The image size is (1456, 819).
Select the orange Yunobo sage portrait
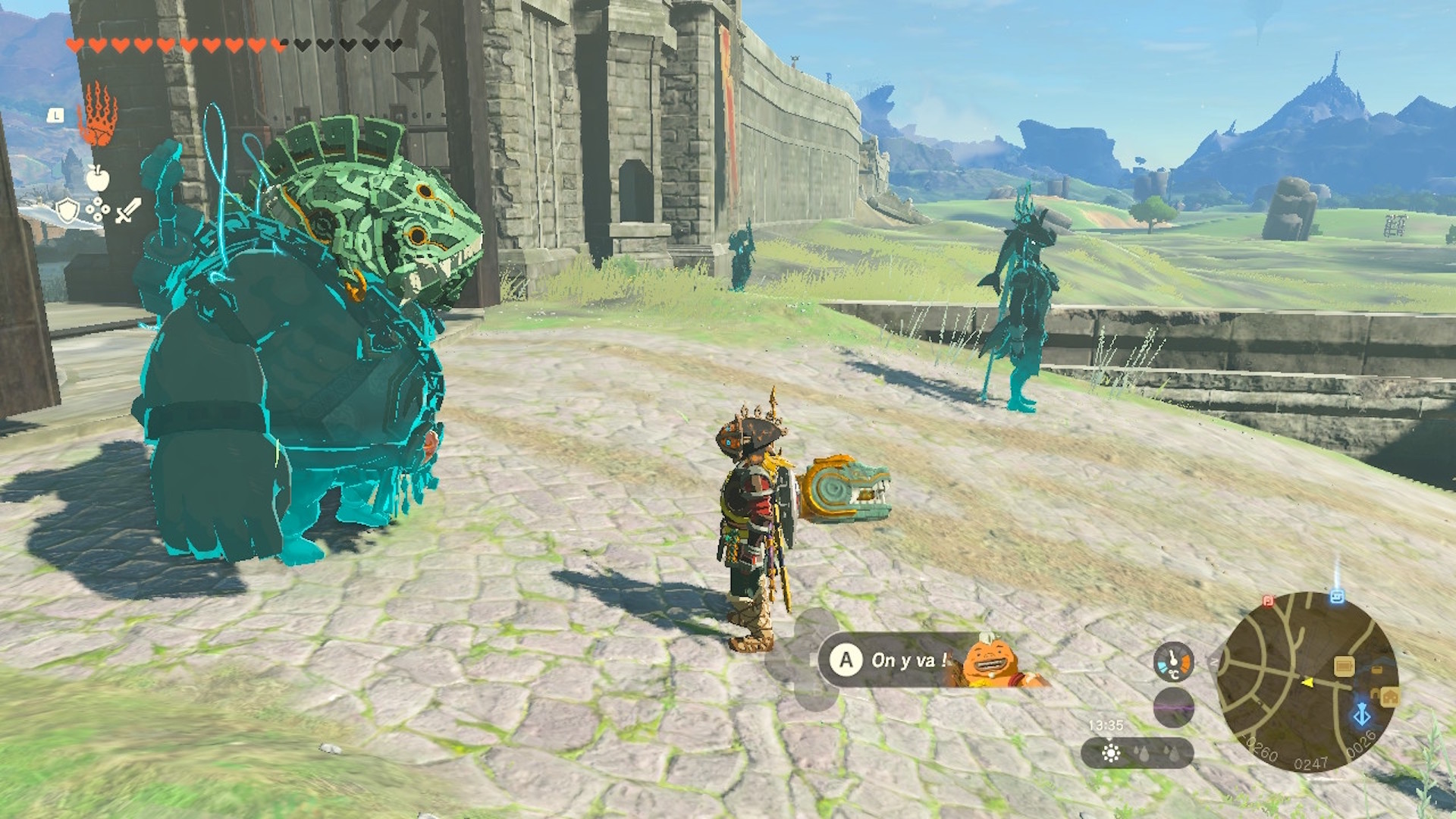coord(993,663)
